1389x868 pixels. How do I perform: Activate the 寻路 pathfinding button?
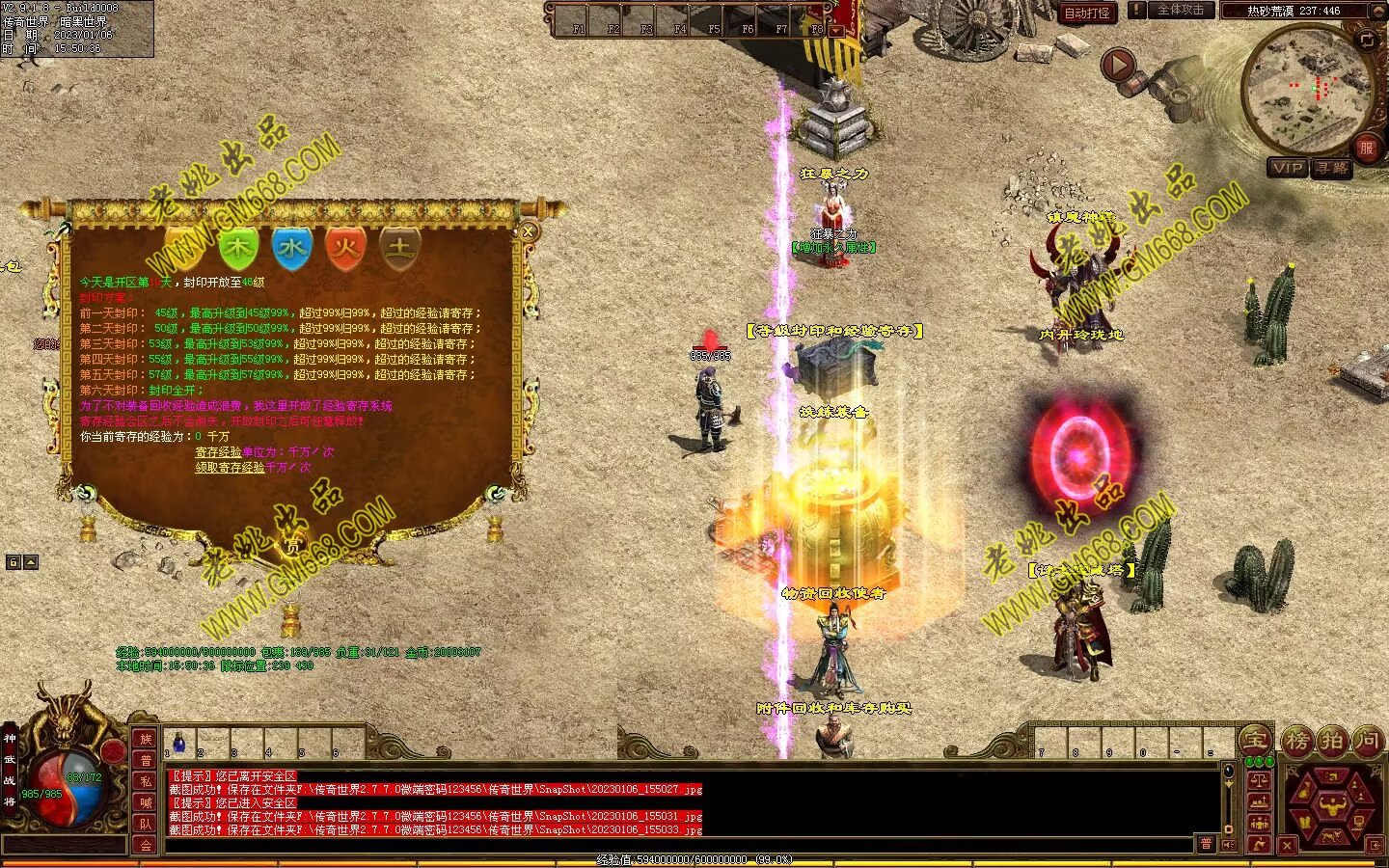coord(1332,168)
